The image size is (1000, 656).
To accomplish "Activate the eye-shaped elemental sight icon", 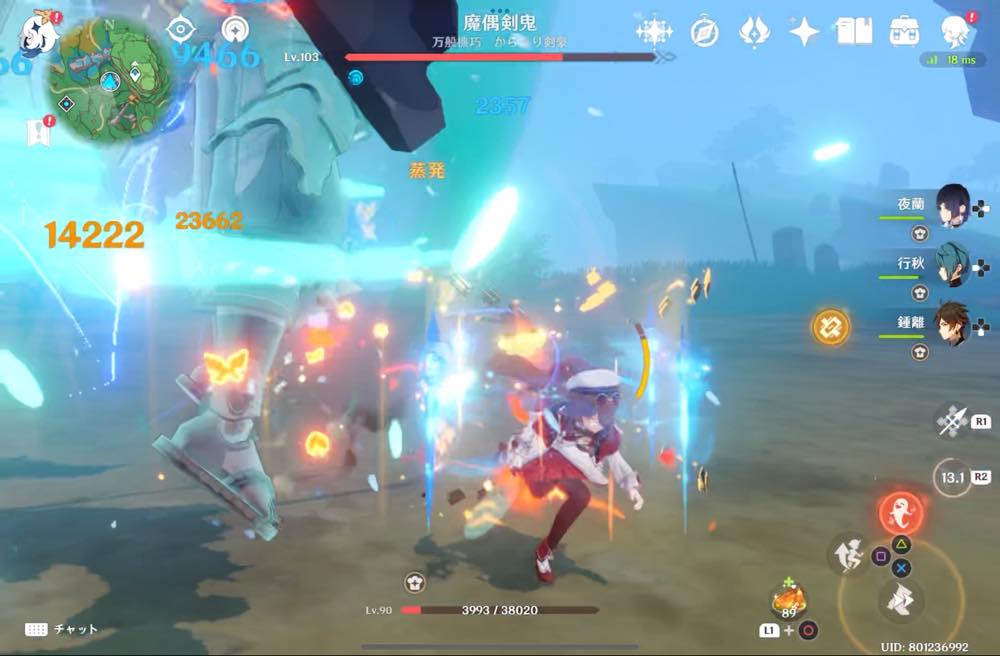I will click(x=181, y=29).
